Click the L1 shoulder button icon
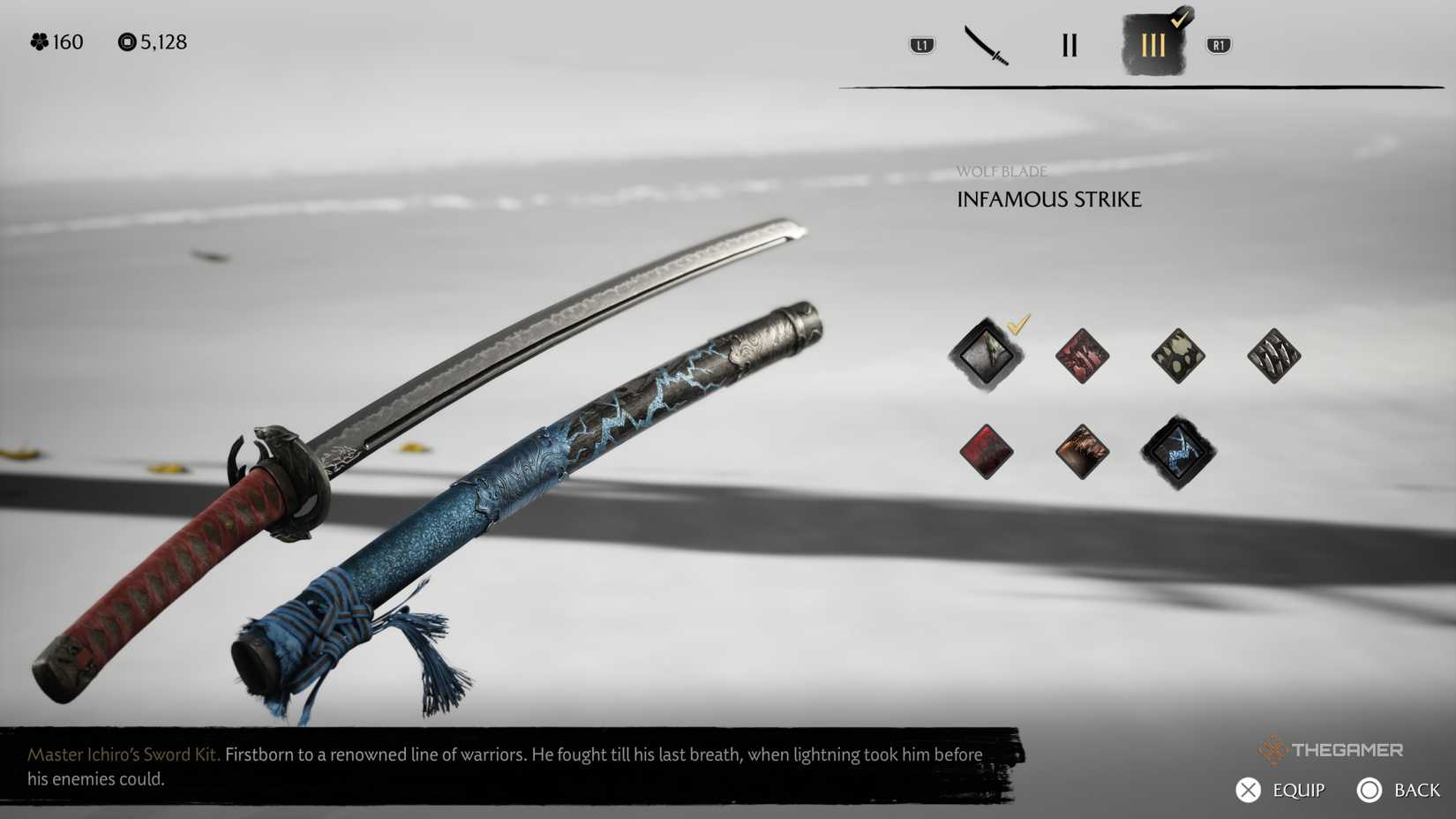This screenshot has width=1456, height=819. [x=920, y=45]
